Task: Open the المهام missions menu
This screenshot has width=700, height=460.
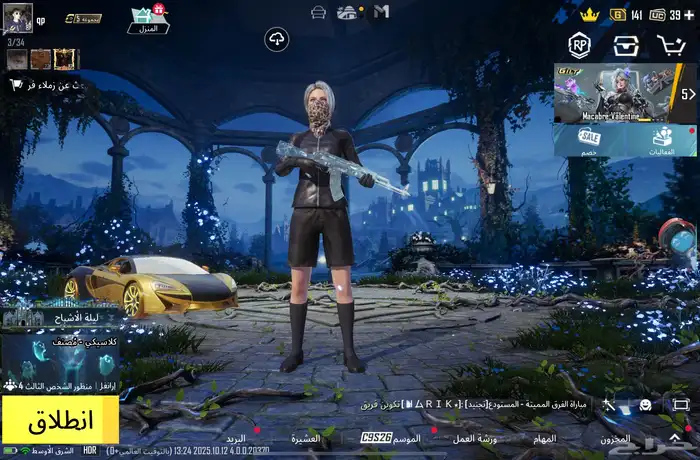Action: tap(543, 439)
